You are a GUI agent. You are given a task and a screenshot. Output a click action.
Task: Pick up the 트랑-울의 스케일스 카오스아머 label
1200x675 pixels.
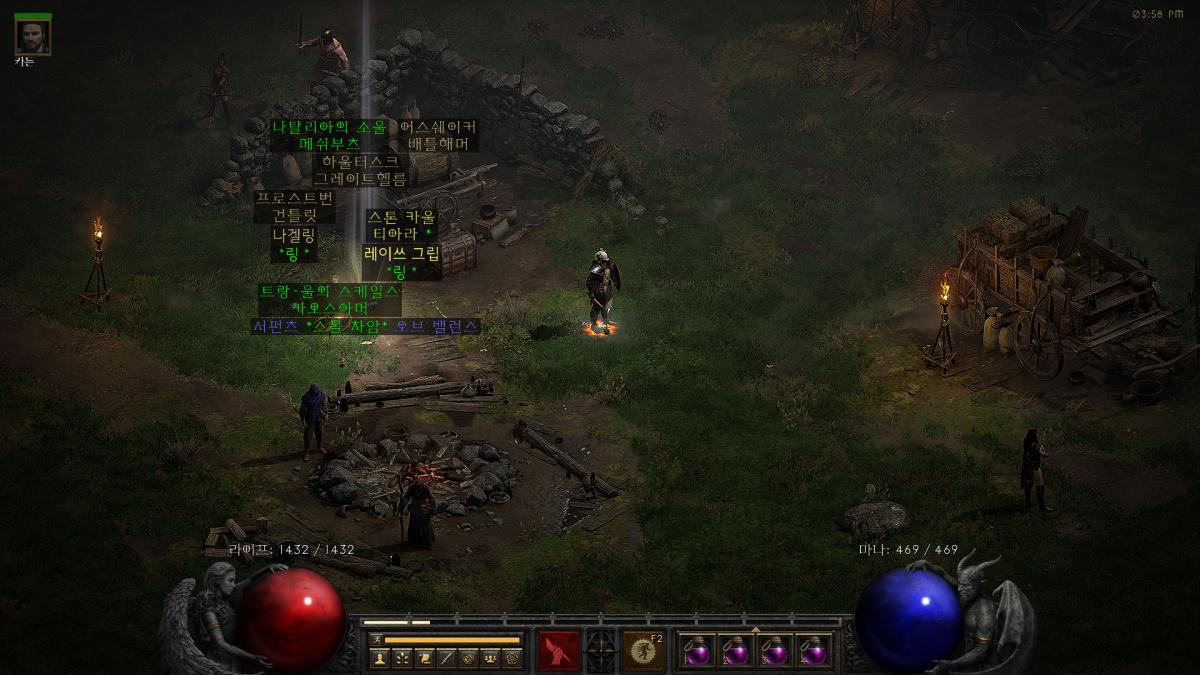point(331,299)
